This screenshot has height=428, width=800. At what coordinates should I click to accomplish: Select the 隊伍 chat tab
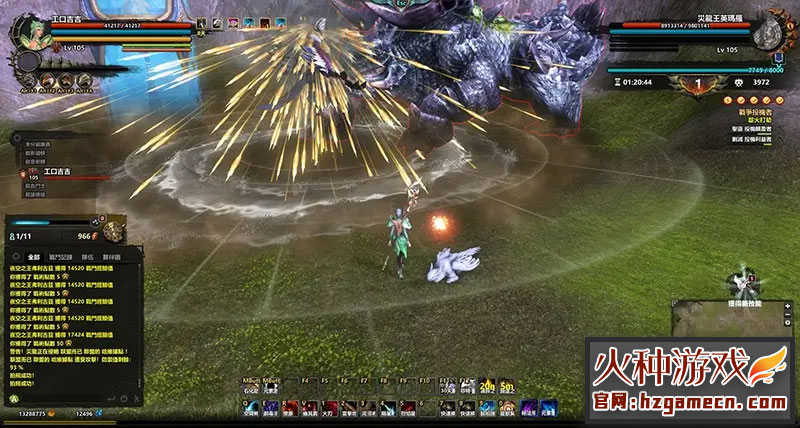[x=87, y=257]
